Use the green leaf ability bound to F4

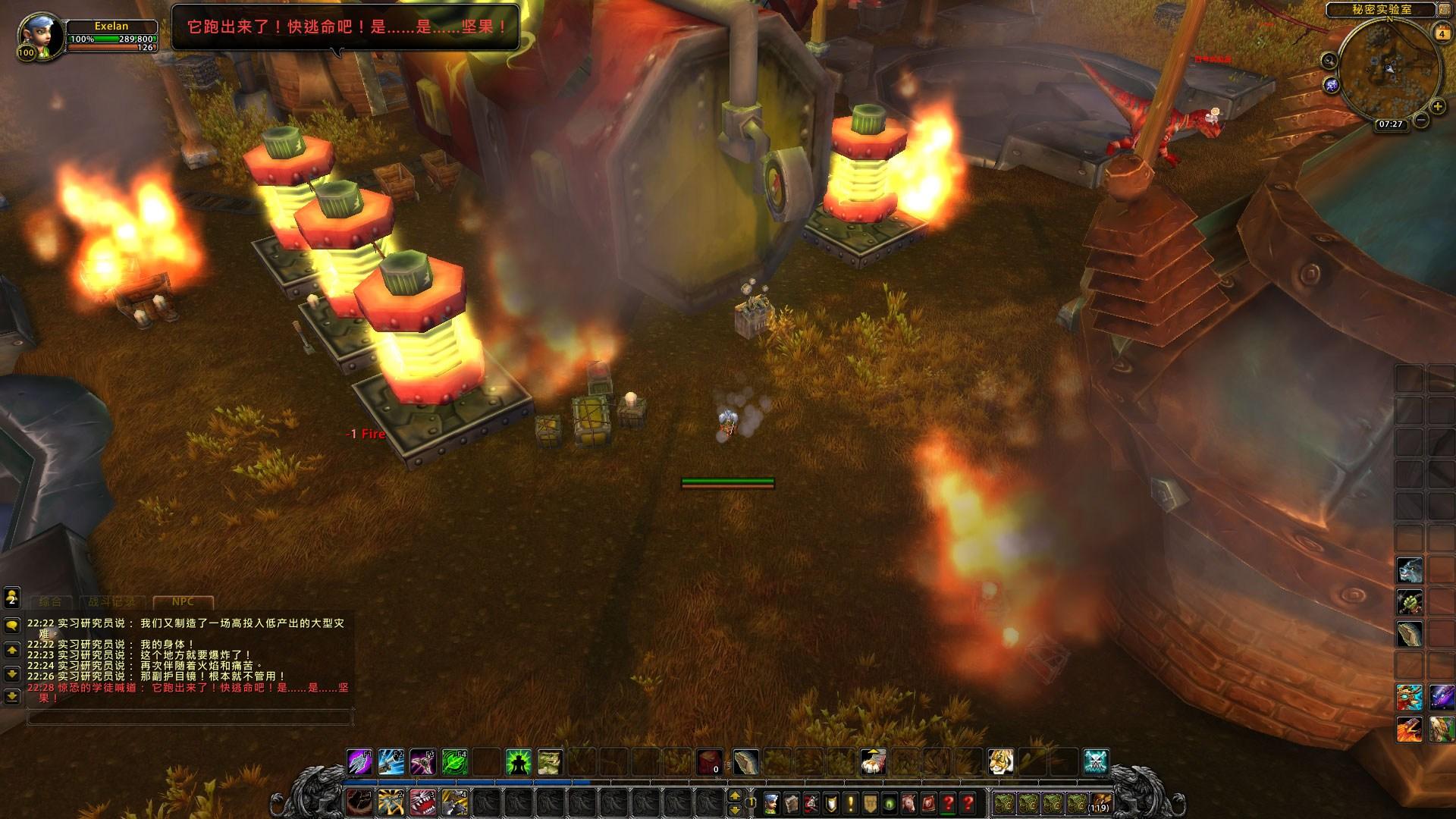click(x=454, y=761)
